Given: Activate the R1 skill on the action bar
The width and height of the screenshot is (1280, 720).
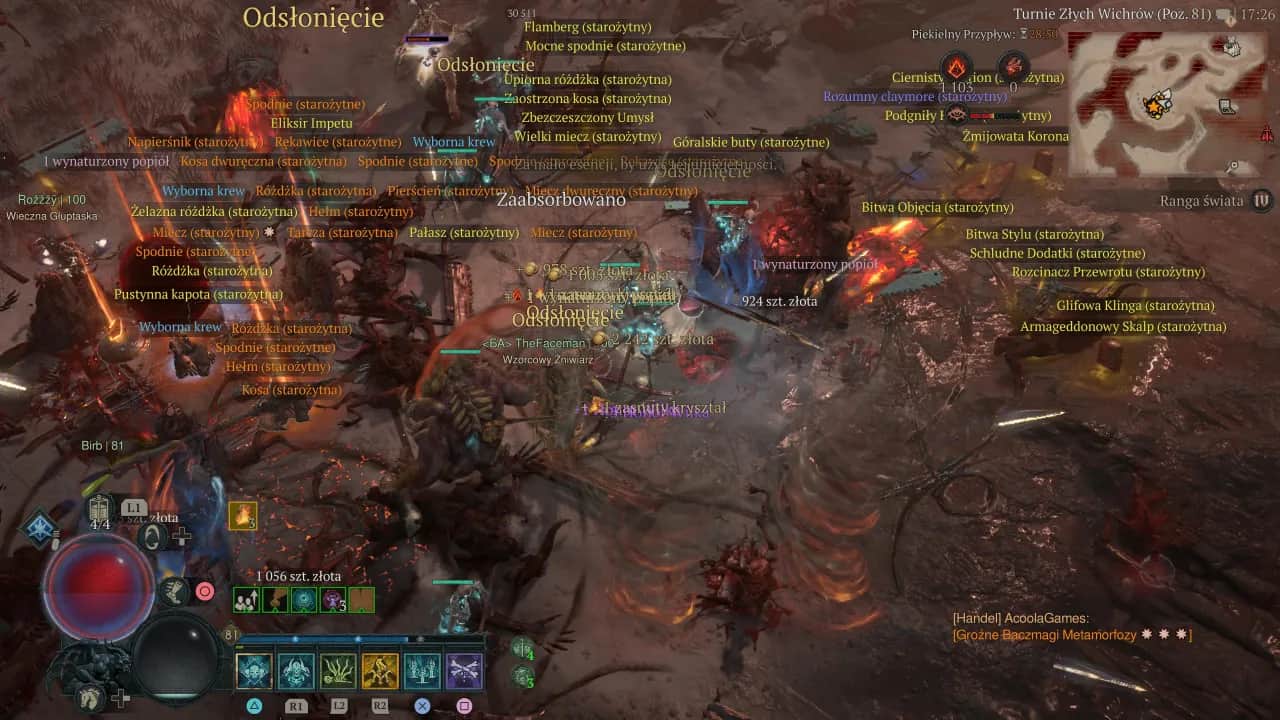Looking at the screenshot, I should coord(297,670).
